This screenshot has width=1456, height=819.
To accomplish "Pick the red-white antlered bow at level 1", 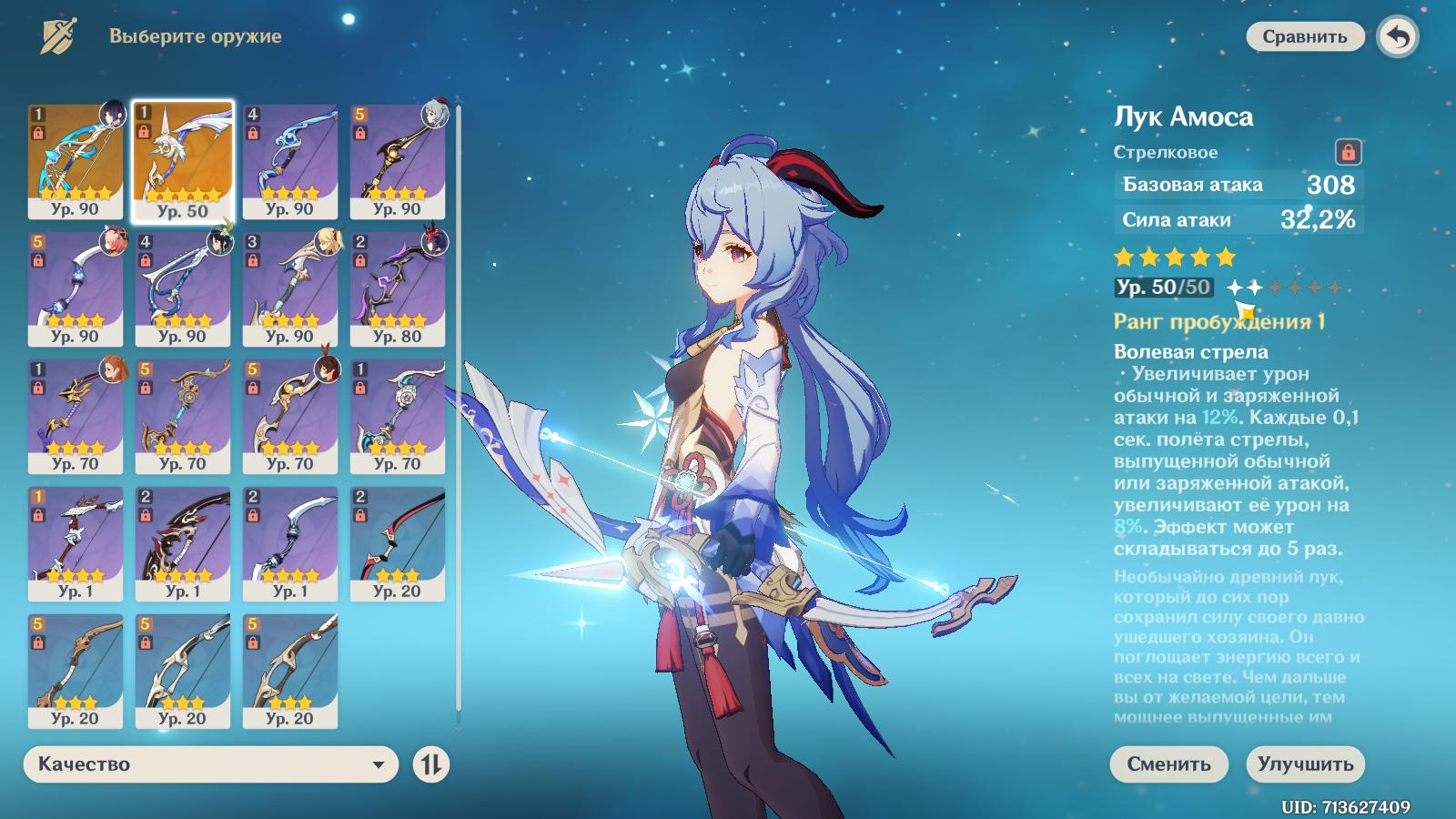I will 76,542.
